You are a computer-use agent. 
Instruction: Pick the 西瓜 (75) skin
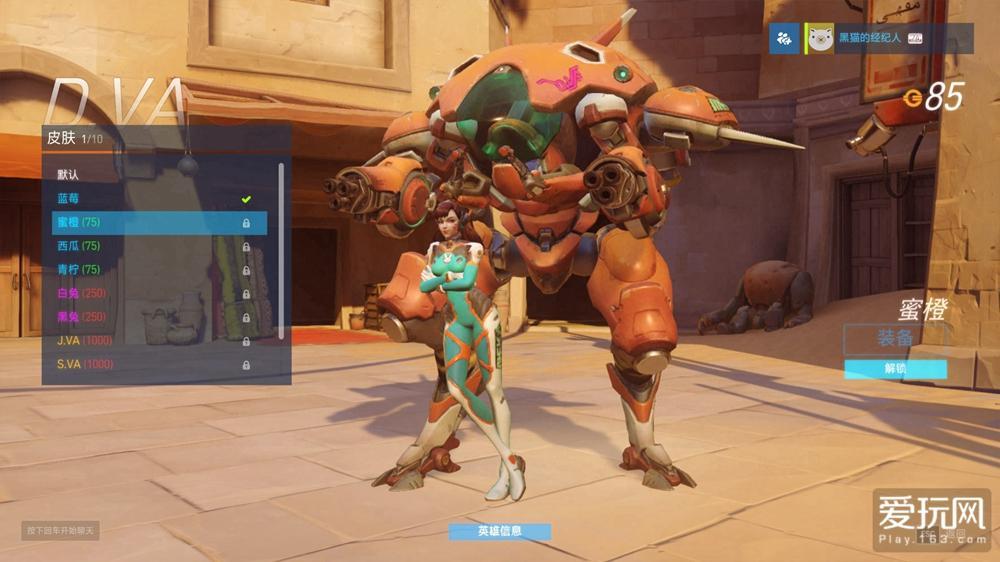(x=150, y=246)
